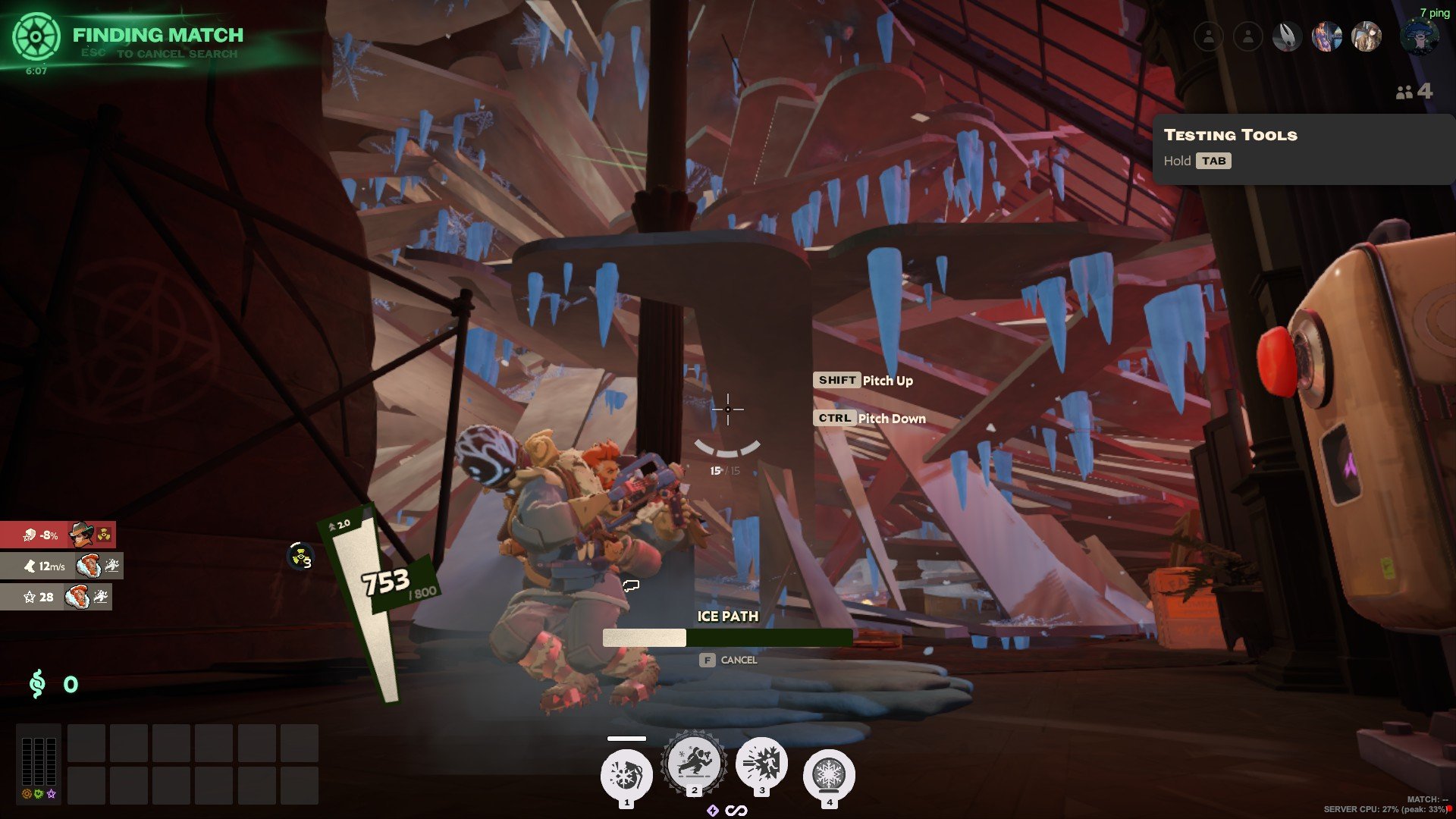The height and width of the screenshot is (819, 1456).
Task: Inspect the star 28 buff row
Action: tap(56, 597)
